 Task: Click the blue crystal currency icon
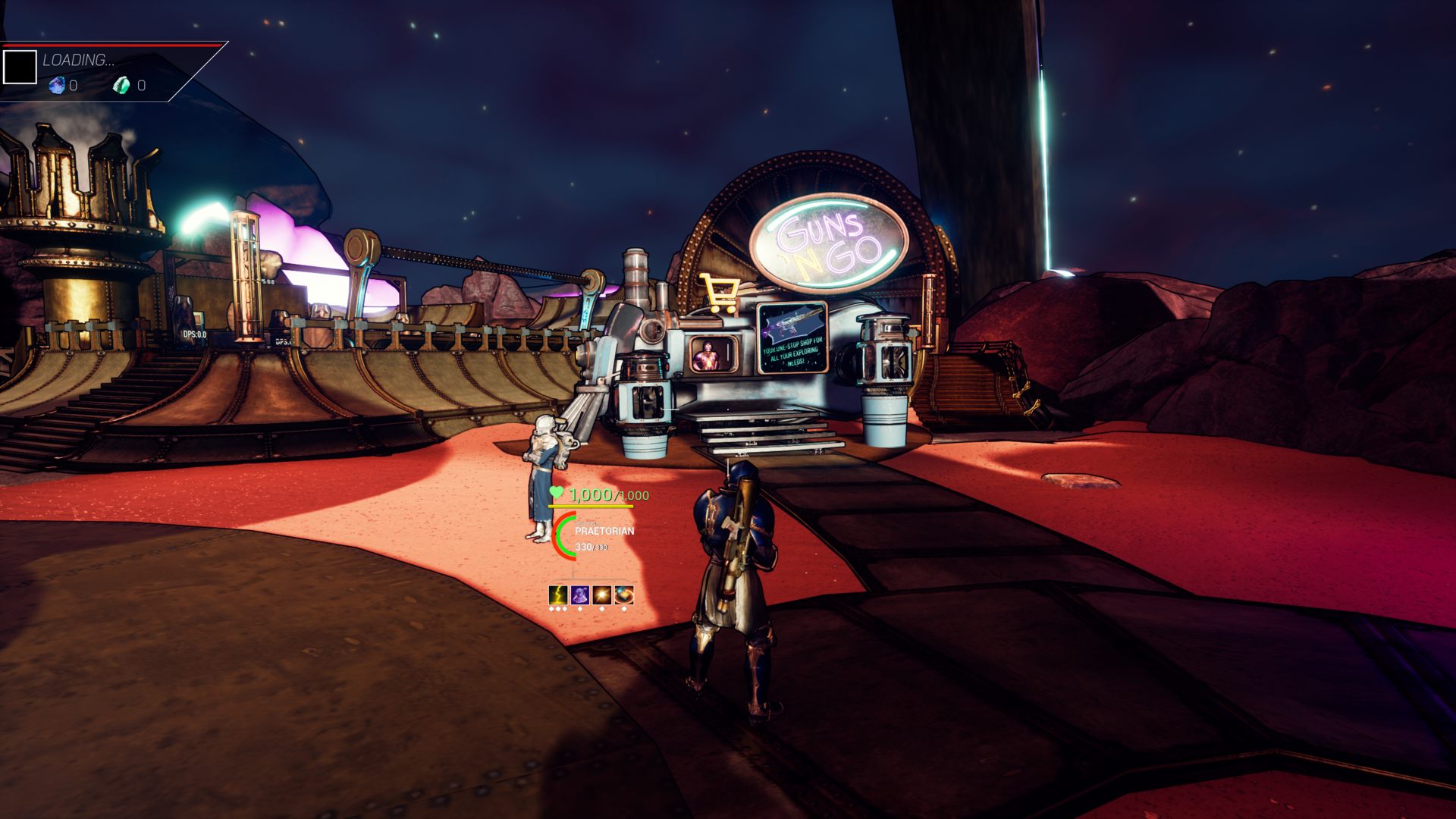57,86
